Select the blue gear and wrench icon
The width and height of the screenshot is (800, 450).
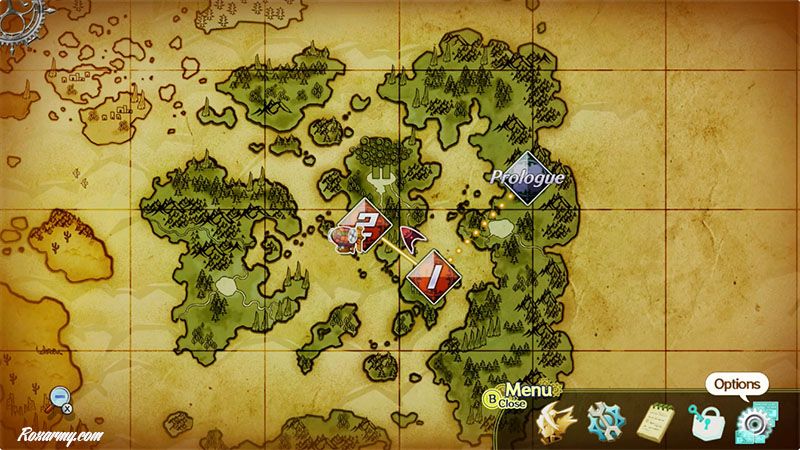(x=605, y=421)
